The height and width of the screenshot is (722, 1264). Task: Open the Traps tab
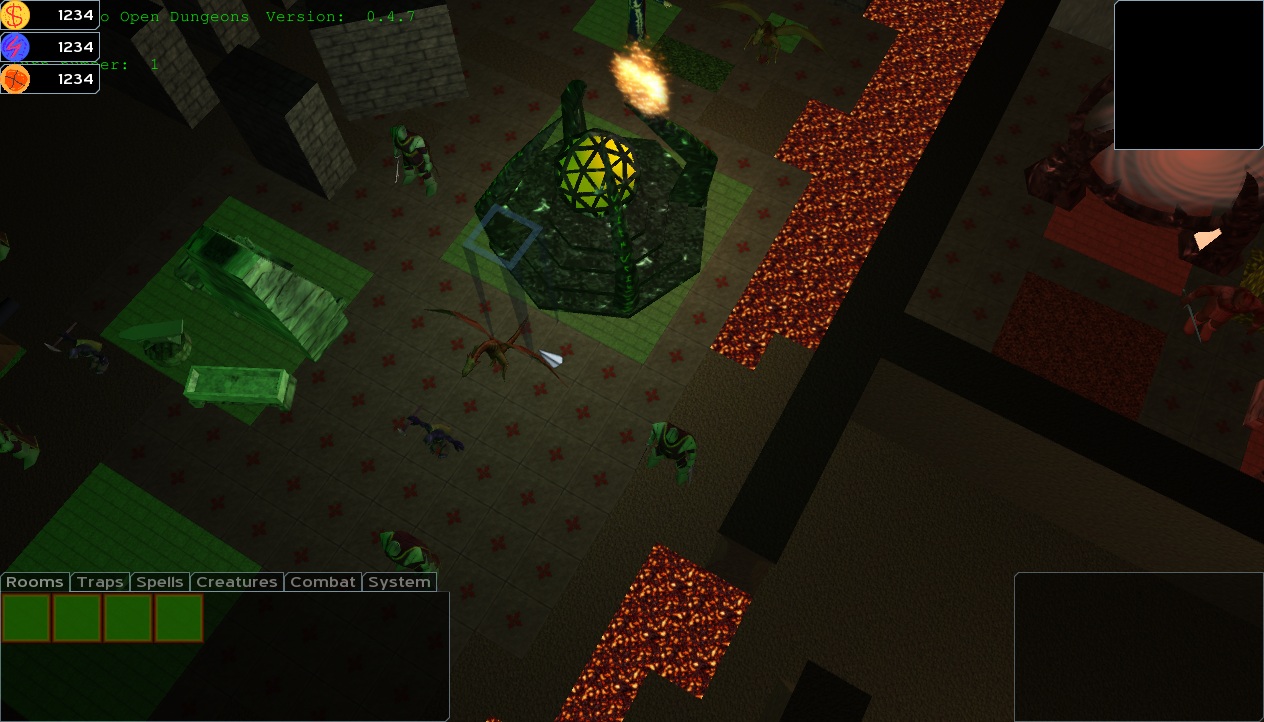[x=100, y=582]
